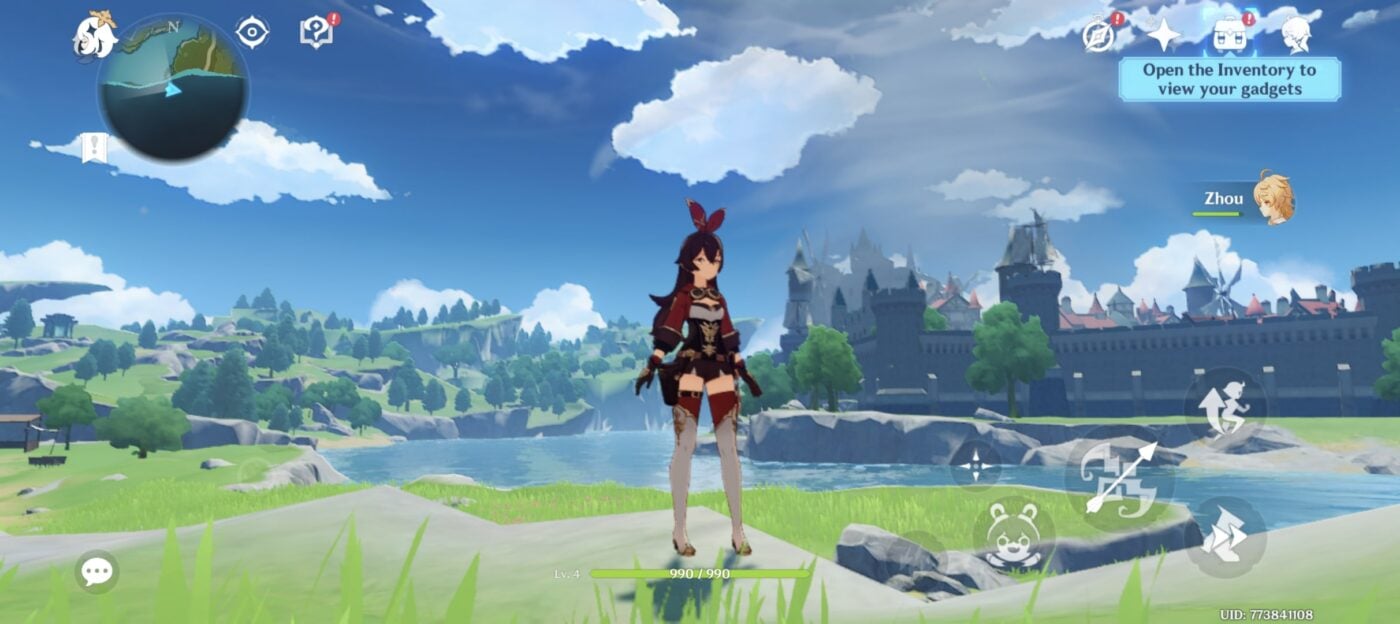Activate Elemental Sight eye icon
1400x624 pixels.
[252, 33]
